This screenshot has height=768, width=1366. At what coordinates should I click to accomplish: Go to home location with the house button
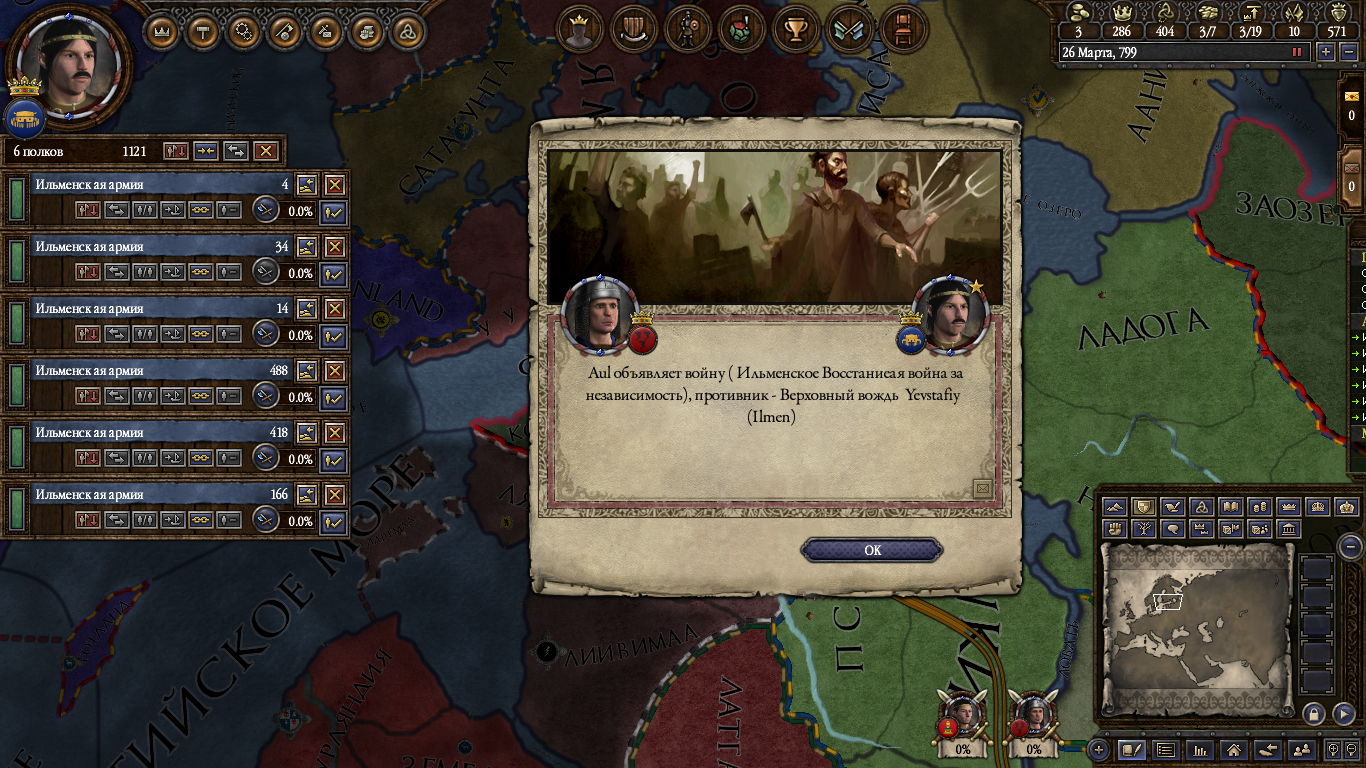point(1234,749)
